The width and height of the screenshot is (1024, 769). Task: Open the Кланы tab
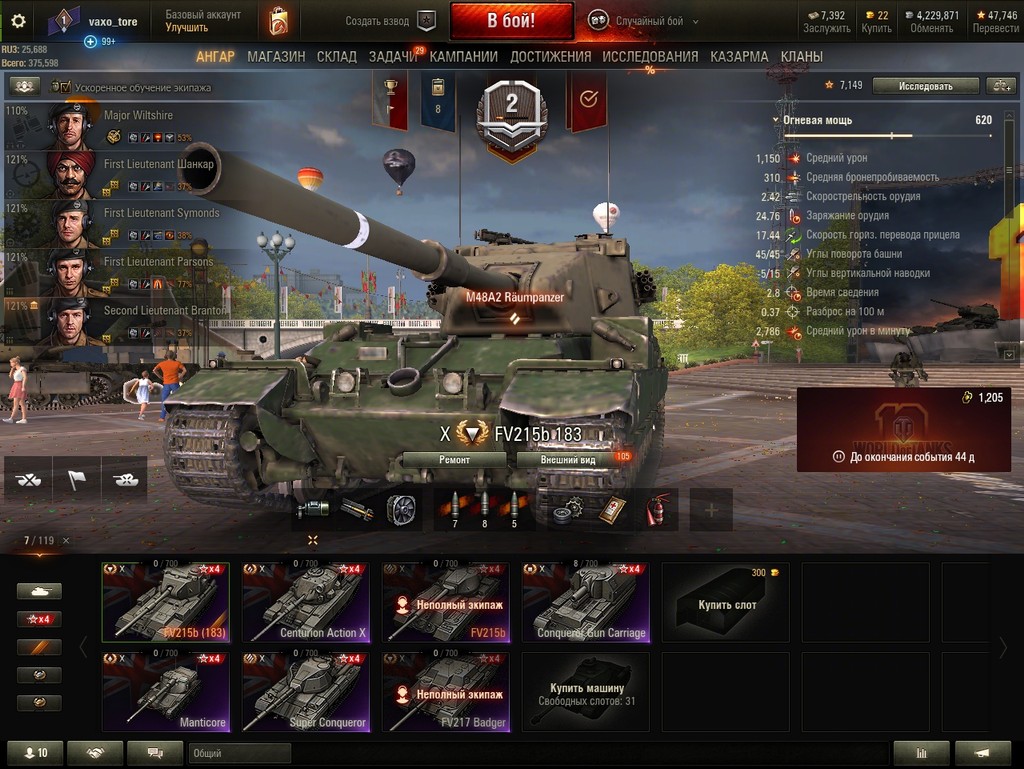(802, 57)
